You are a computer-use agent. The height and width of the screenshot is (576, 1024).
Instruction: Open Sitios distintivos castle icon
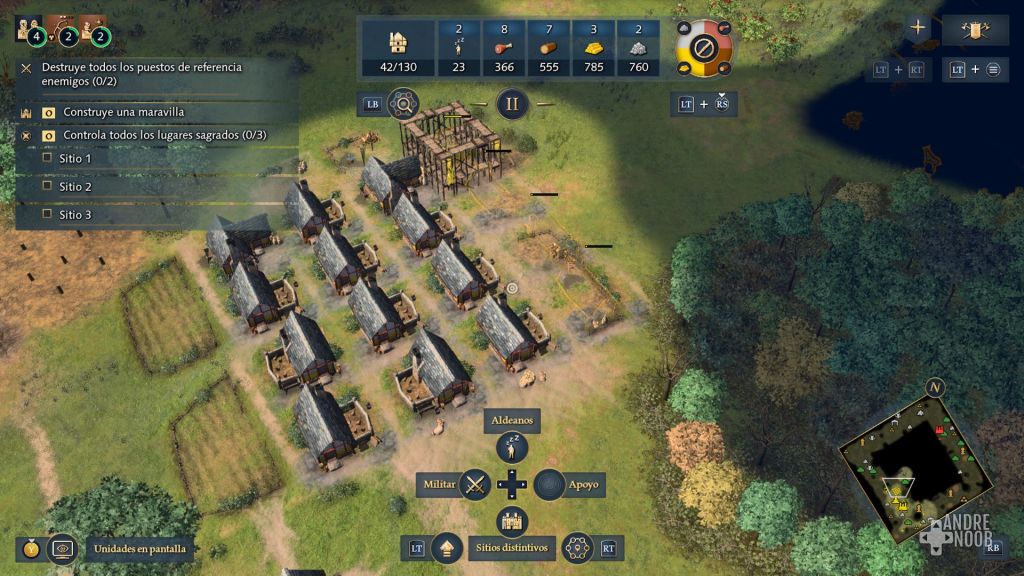pyautogui.click(x=512, y=522)
